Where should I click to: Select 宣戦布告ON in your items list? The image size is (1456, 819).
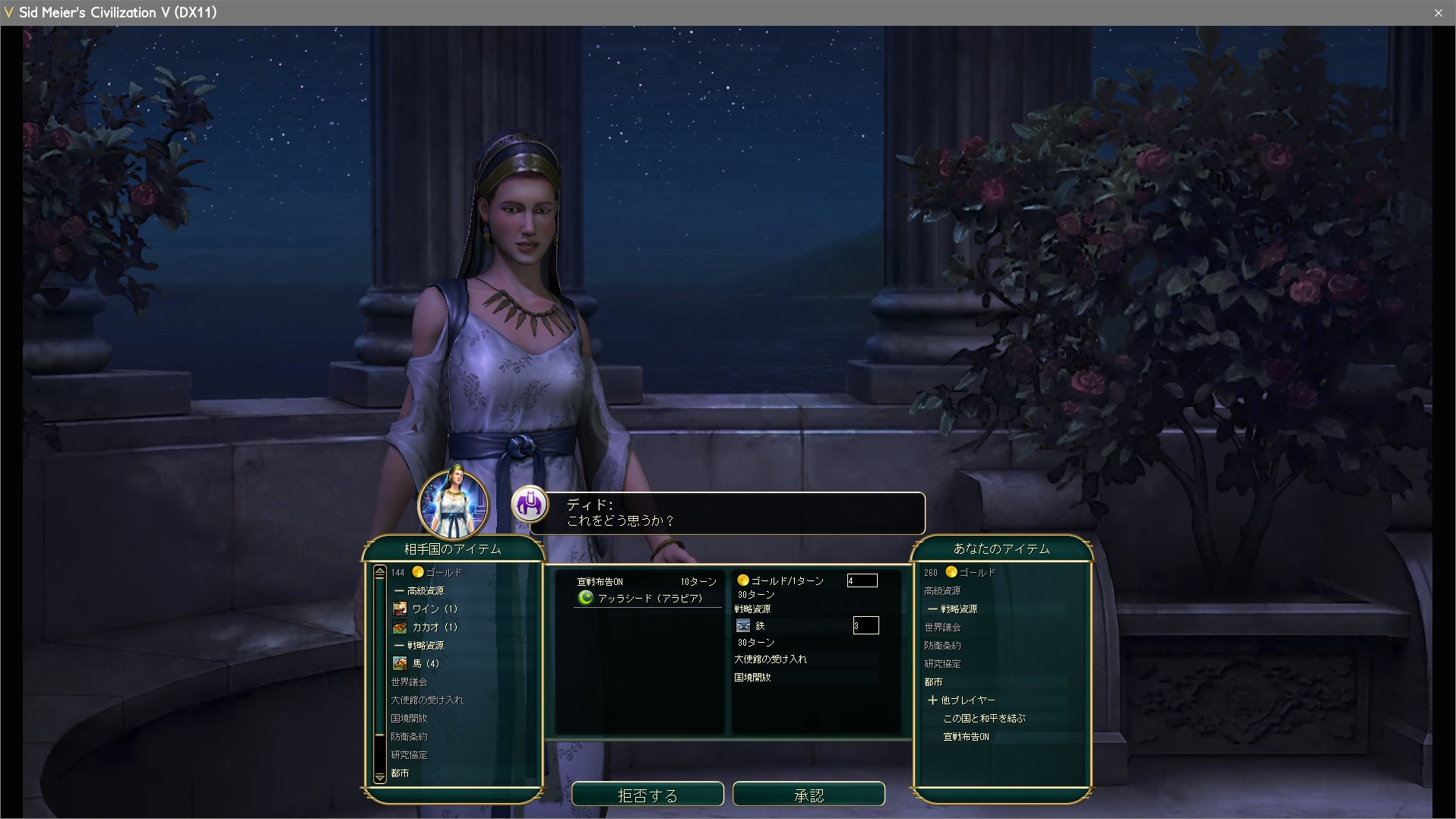pyautogui.click(x=966, y=736)
